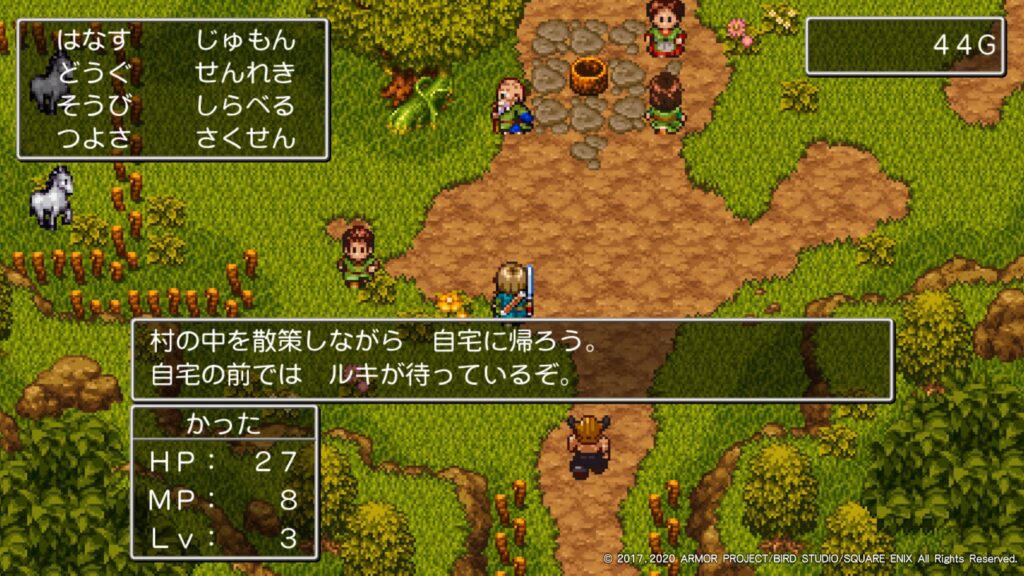Image resolution: width=1024 pixels, height=576 pixels.
Task: Choose the しらべる (Search) command
Action: click(x=245, y=105)
